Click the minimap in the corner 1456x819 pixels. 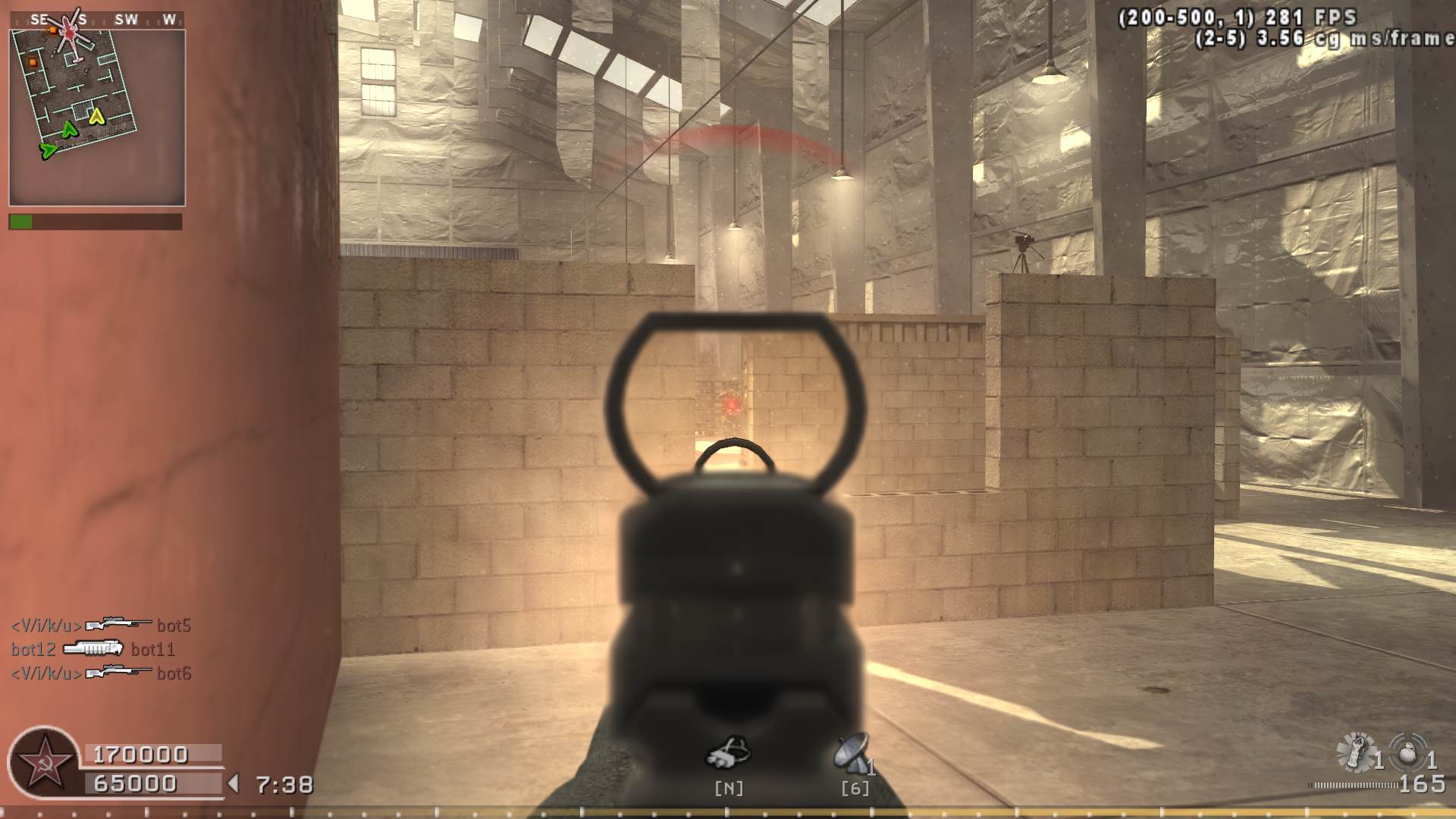[97, 118]
